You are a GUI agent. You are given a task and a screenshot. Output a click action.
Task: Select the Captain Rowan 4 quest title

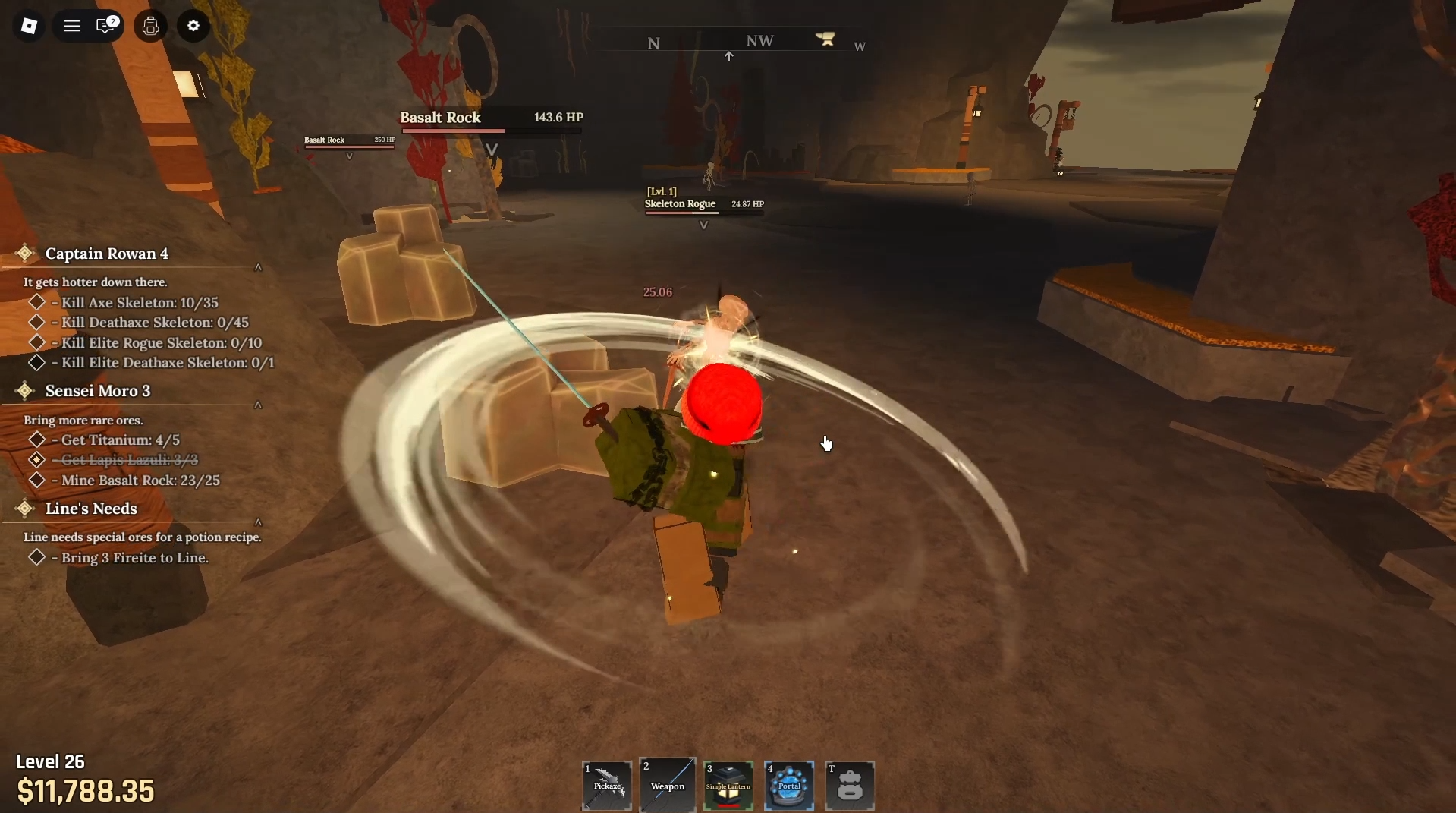(x=106, y=254)
